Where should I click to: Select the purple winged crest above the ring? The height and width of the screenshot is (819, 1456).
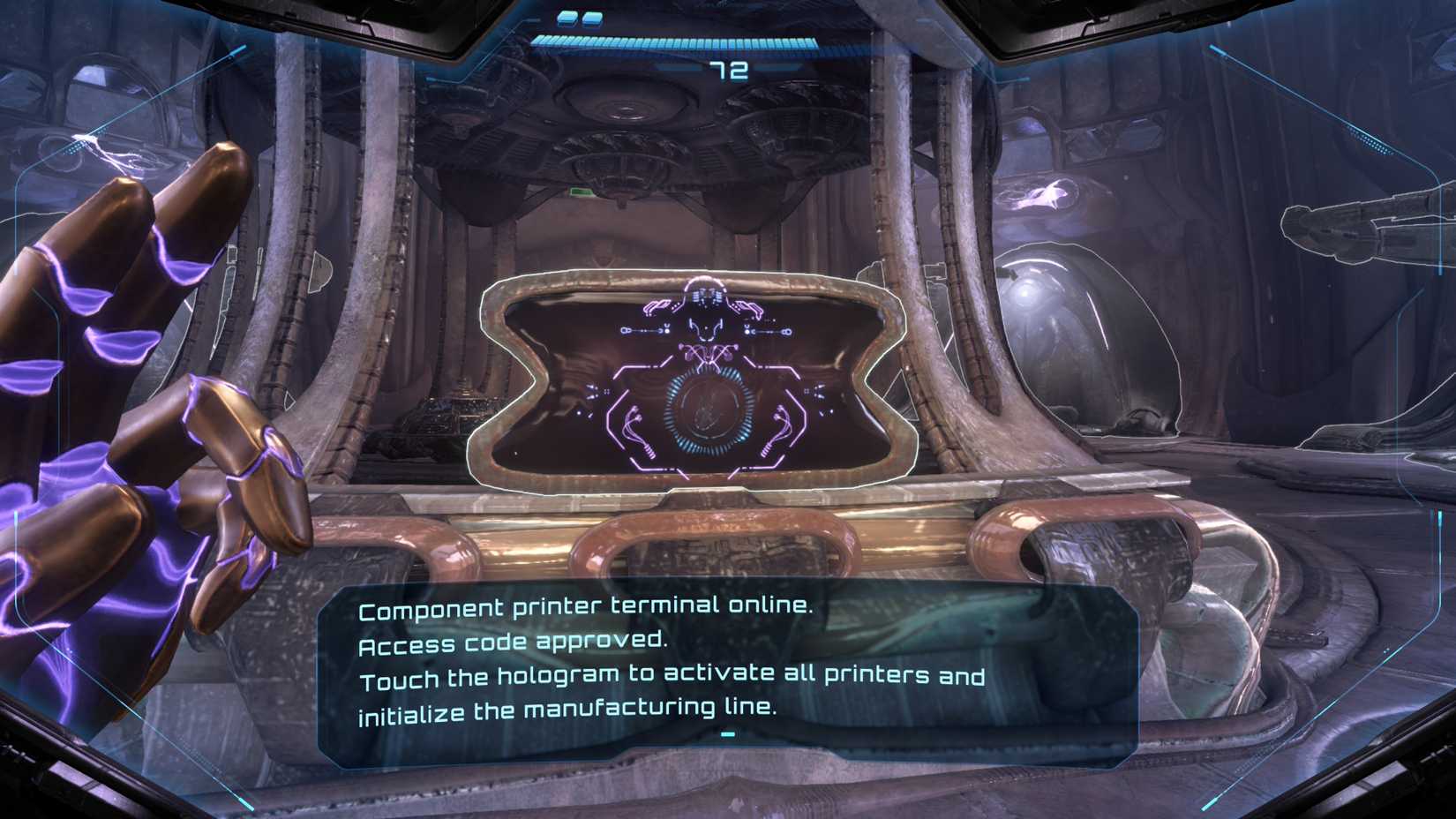[707, 353]
